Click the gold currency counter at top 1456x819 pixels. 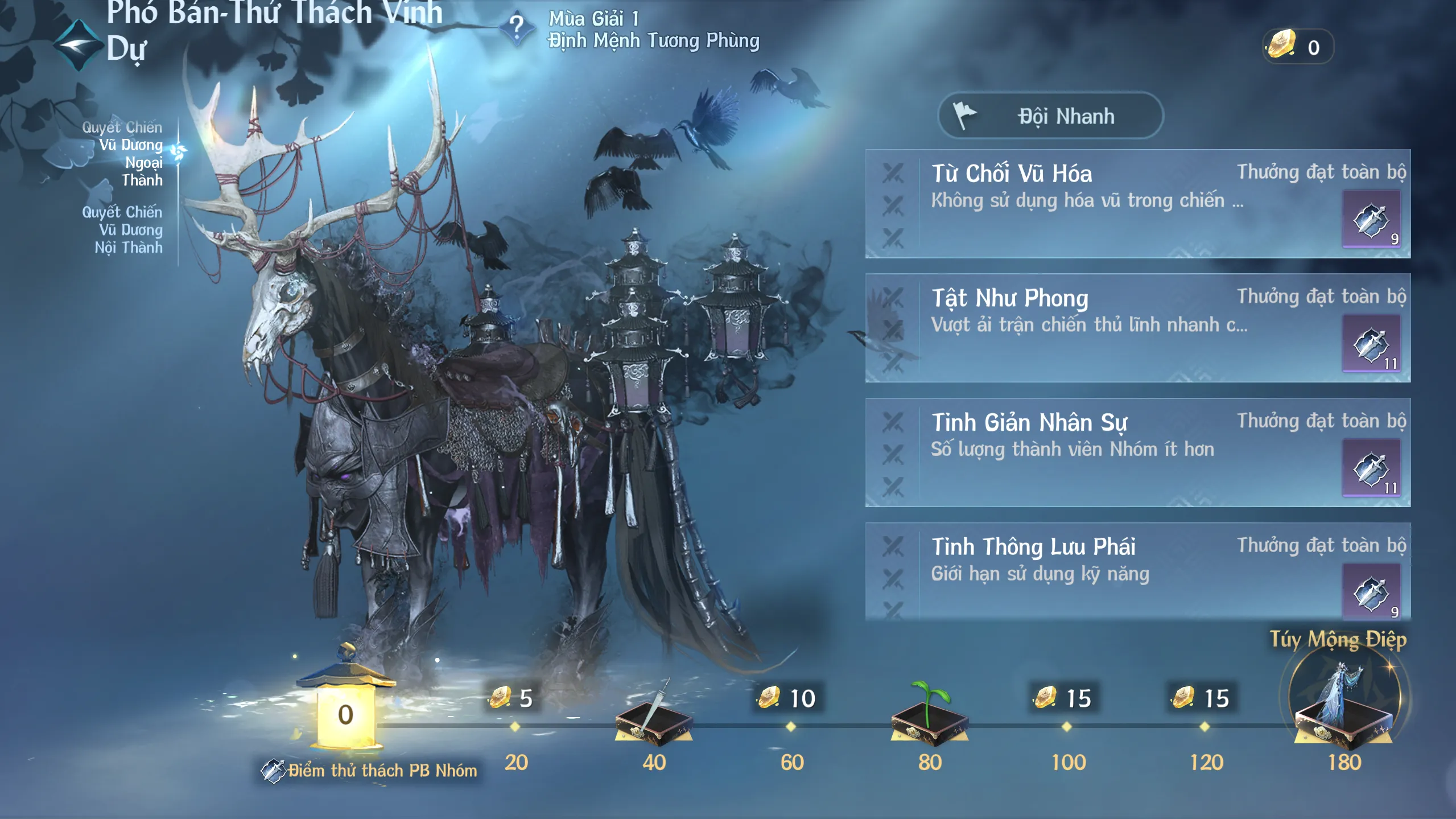[1297, 47]
